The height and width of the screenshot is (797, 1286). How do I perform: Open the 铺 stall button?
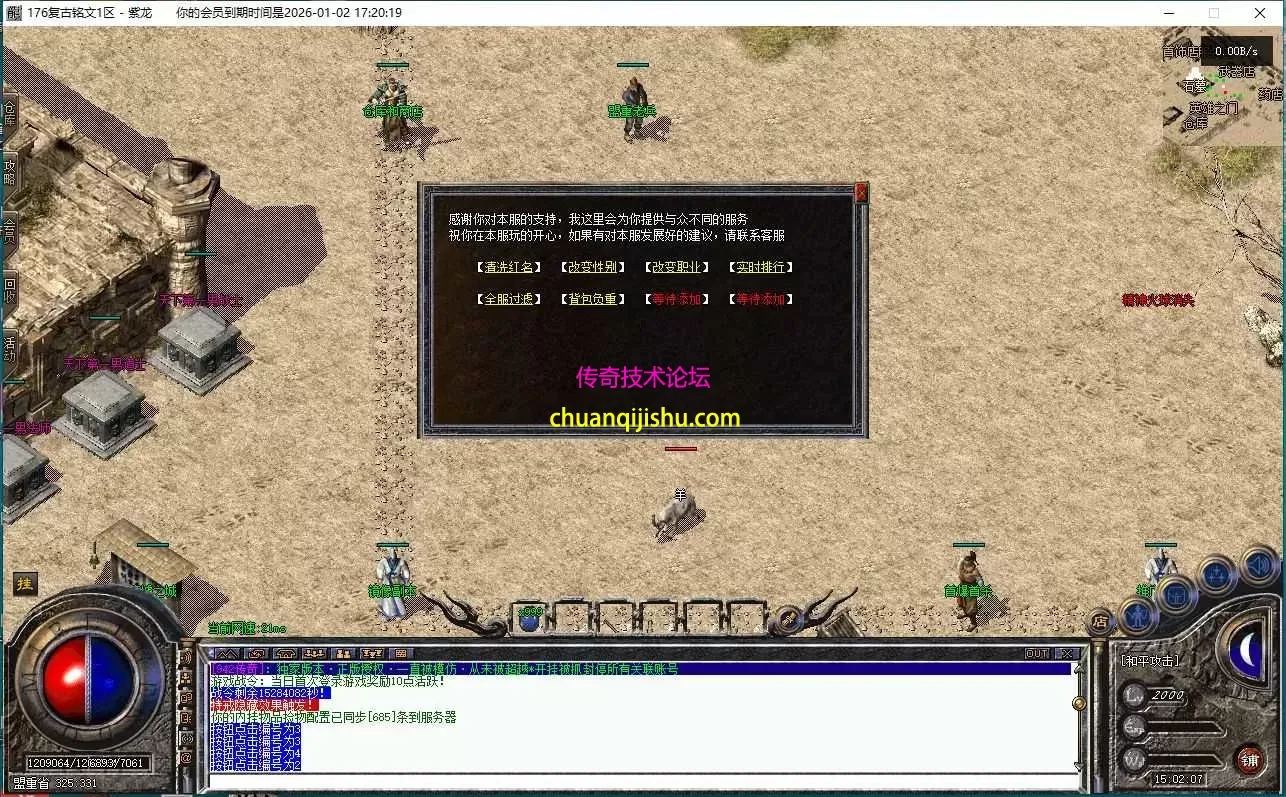[1249, 760]
